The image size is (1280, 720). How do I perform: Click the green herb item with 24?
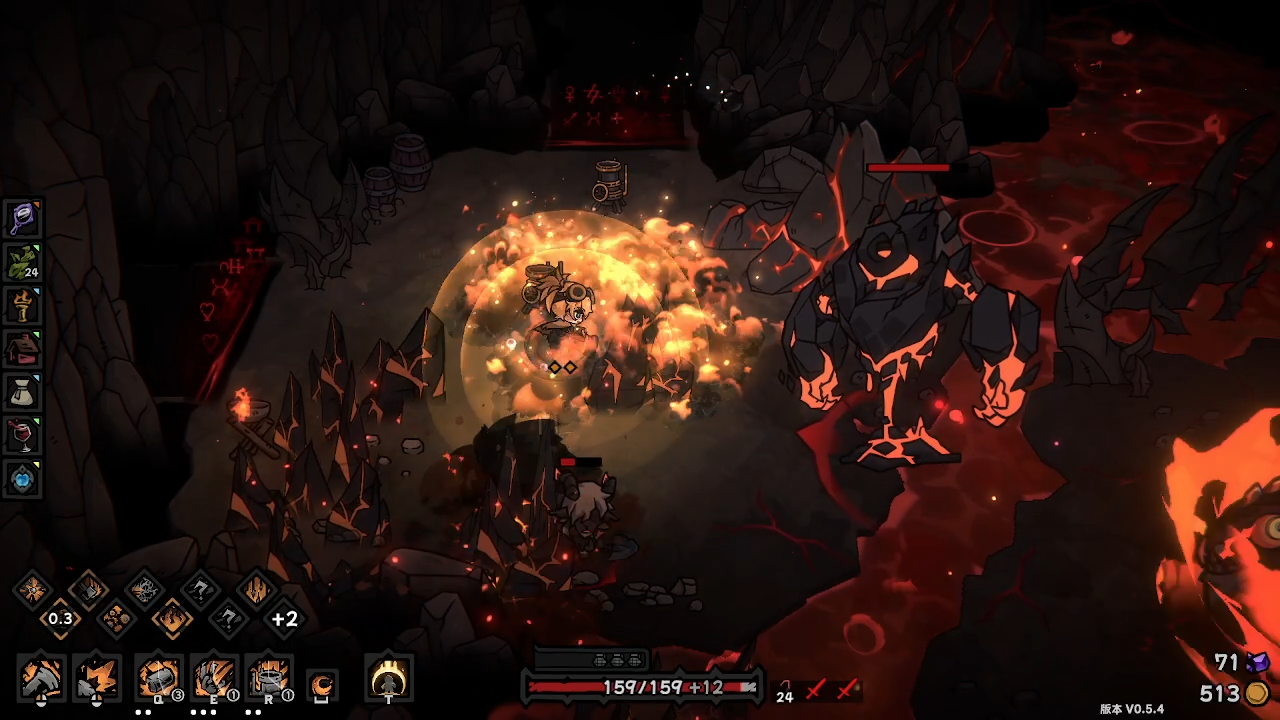pyautogui.click(x=22, y=261)
